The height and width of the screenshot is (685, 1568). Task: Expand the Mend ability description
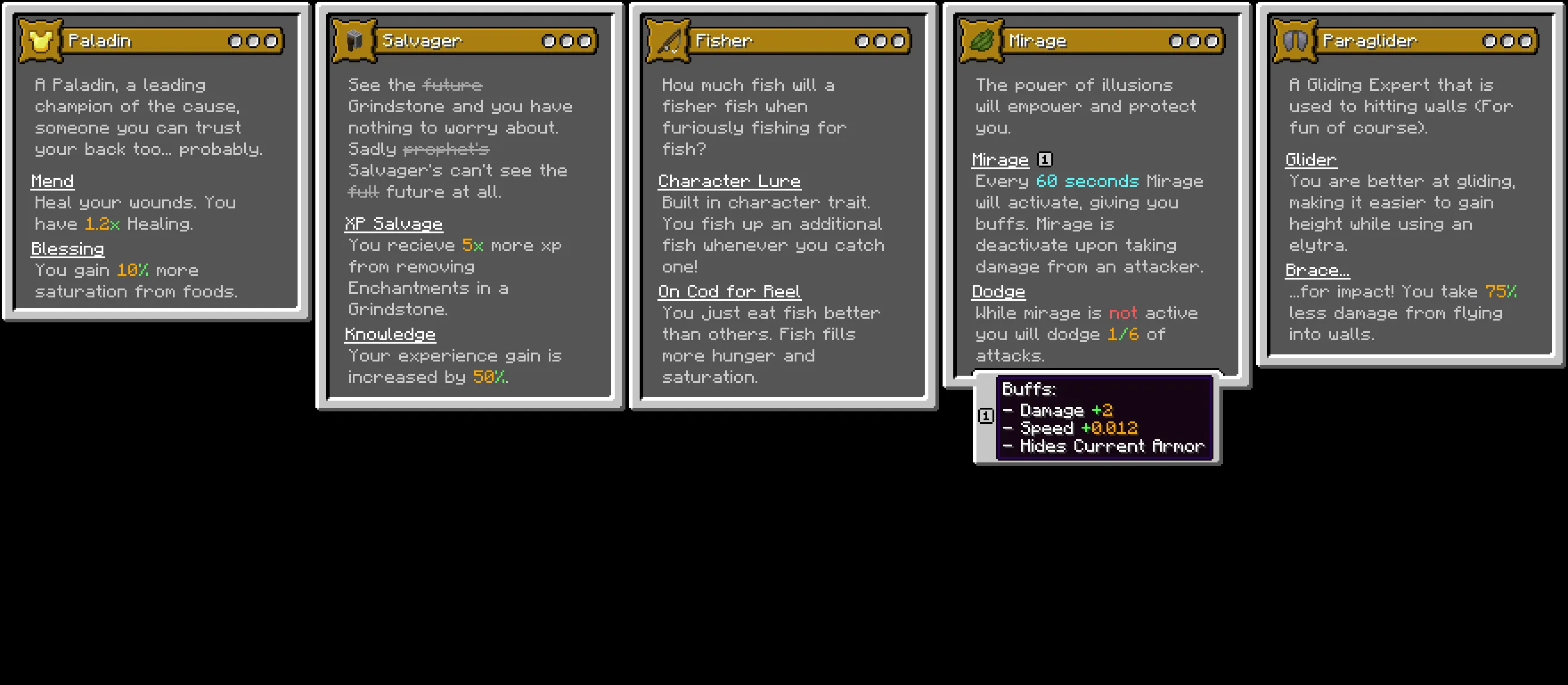tap(52, 180)
